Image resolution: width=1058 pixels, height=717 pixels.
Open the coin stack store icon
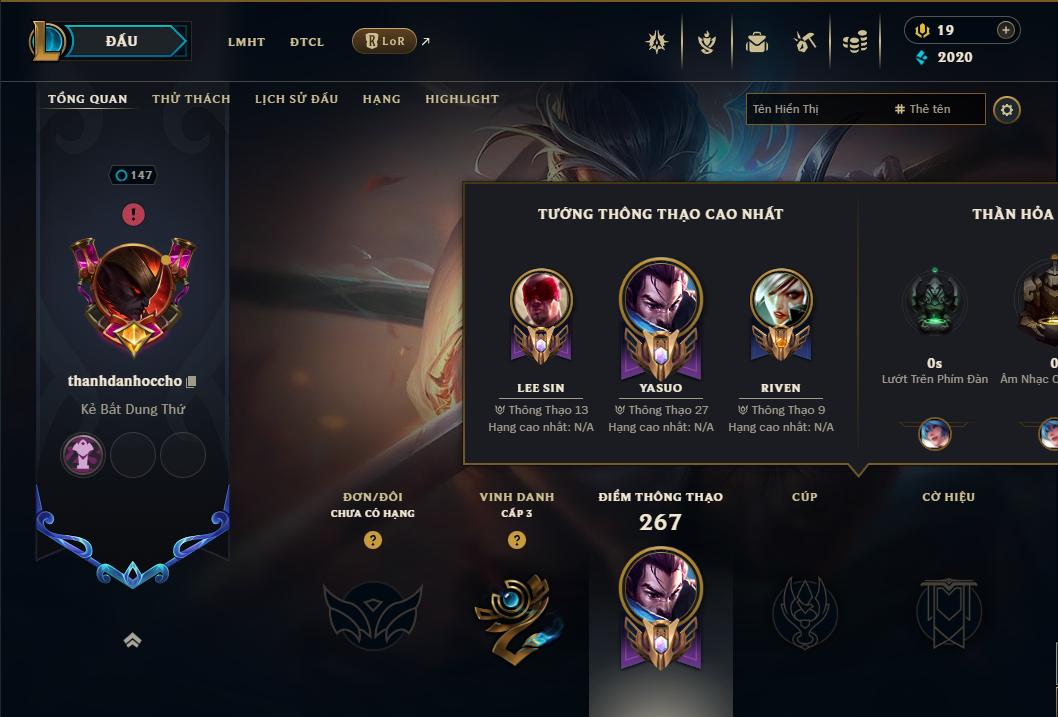[855, 42]
